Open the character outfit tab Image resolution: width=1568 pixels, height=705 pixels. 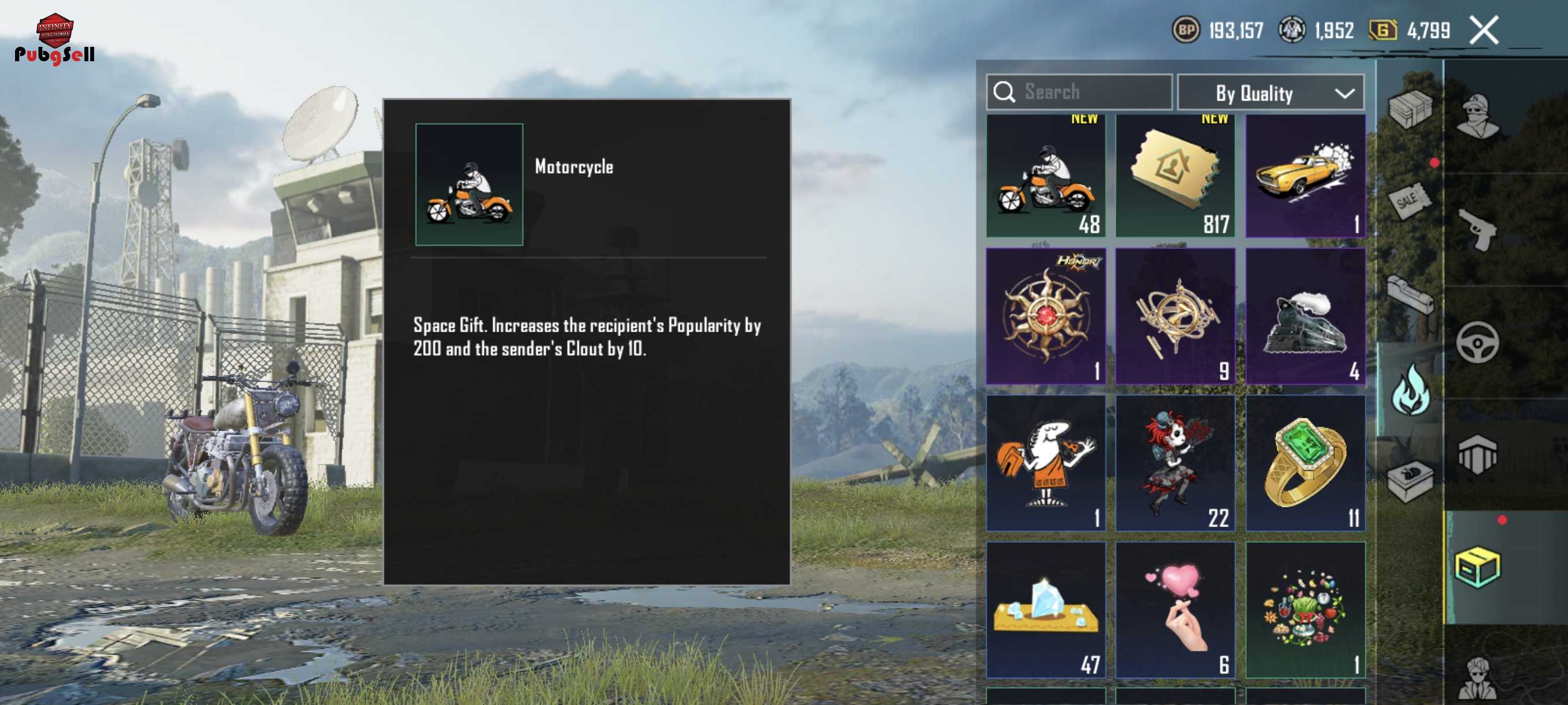1477,116
